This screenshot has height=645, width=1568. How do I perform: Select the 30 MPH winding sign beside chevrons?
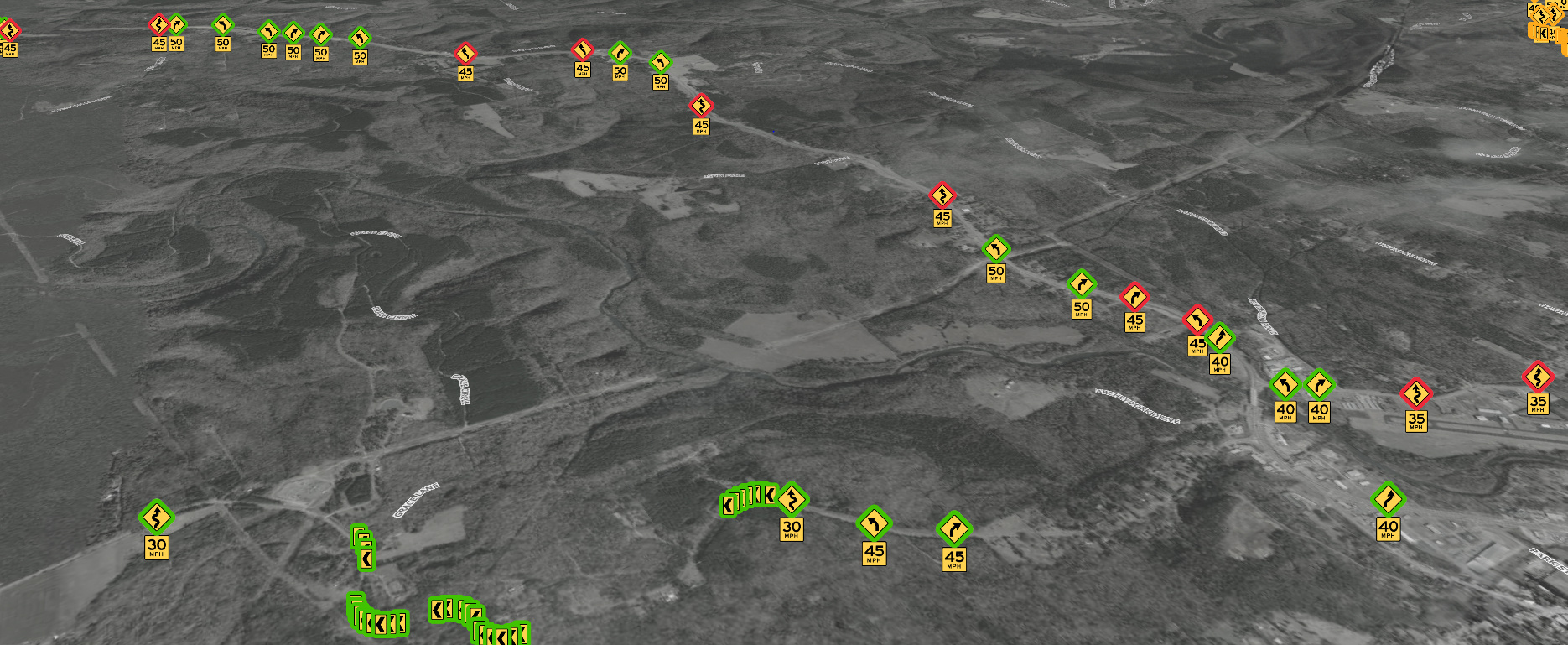tap(791, 500)
